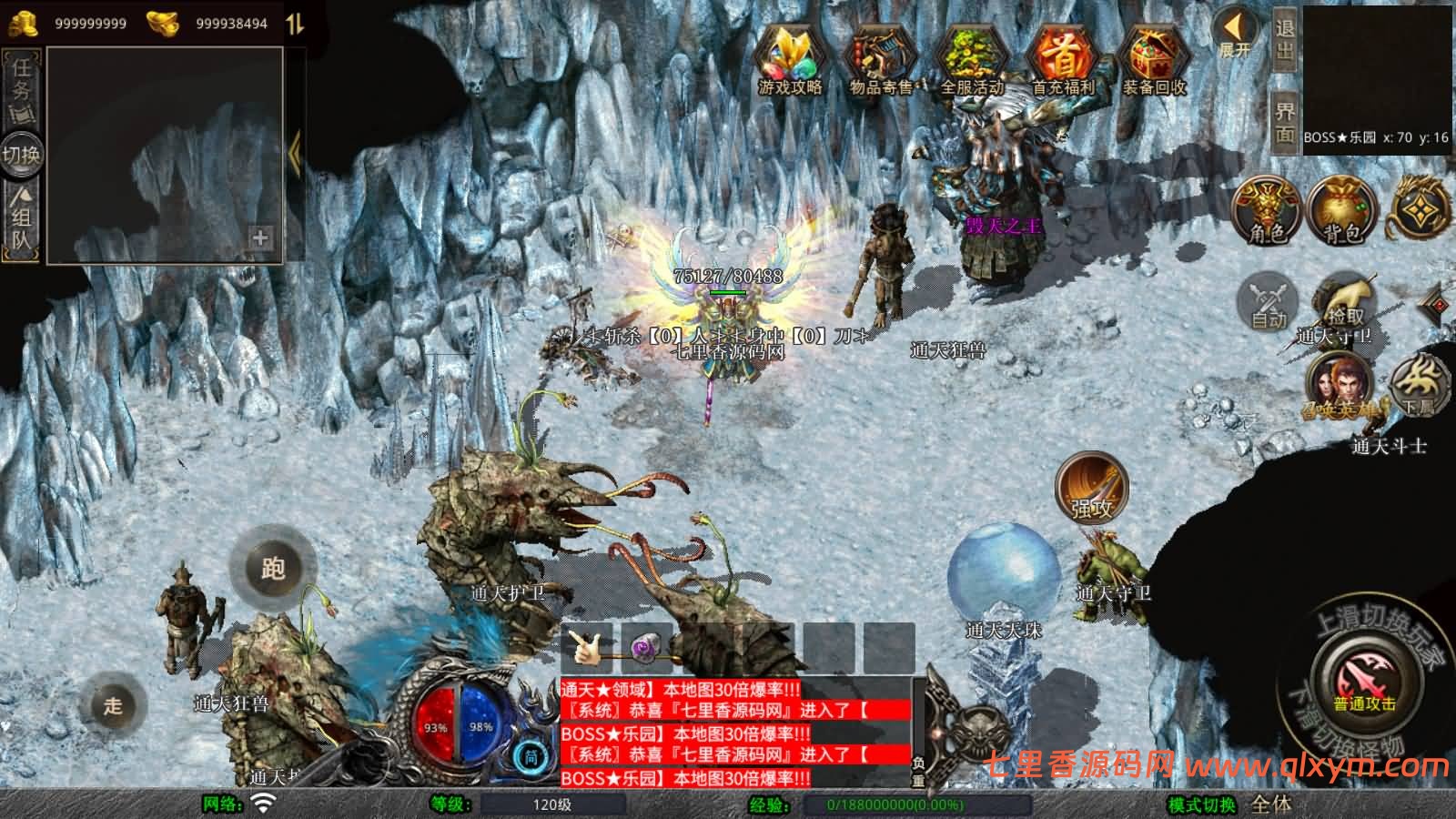Click the 展开 expand arrow
The width and height of the screenshot is (1456, 819).
point(1235,34)
